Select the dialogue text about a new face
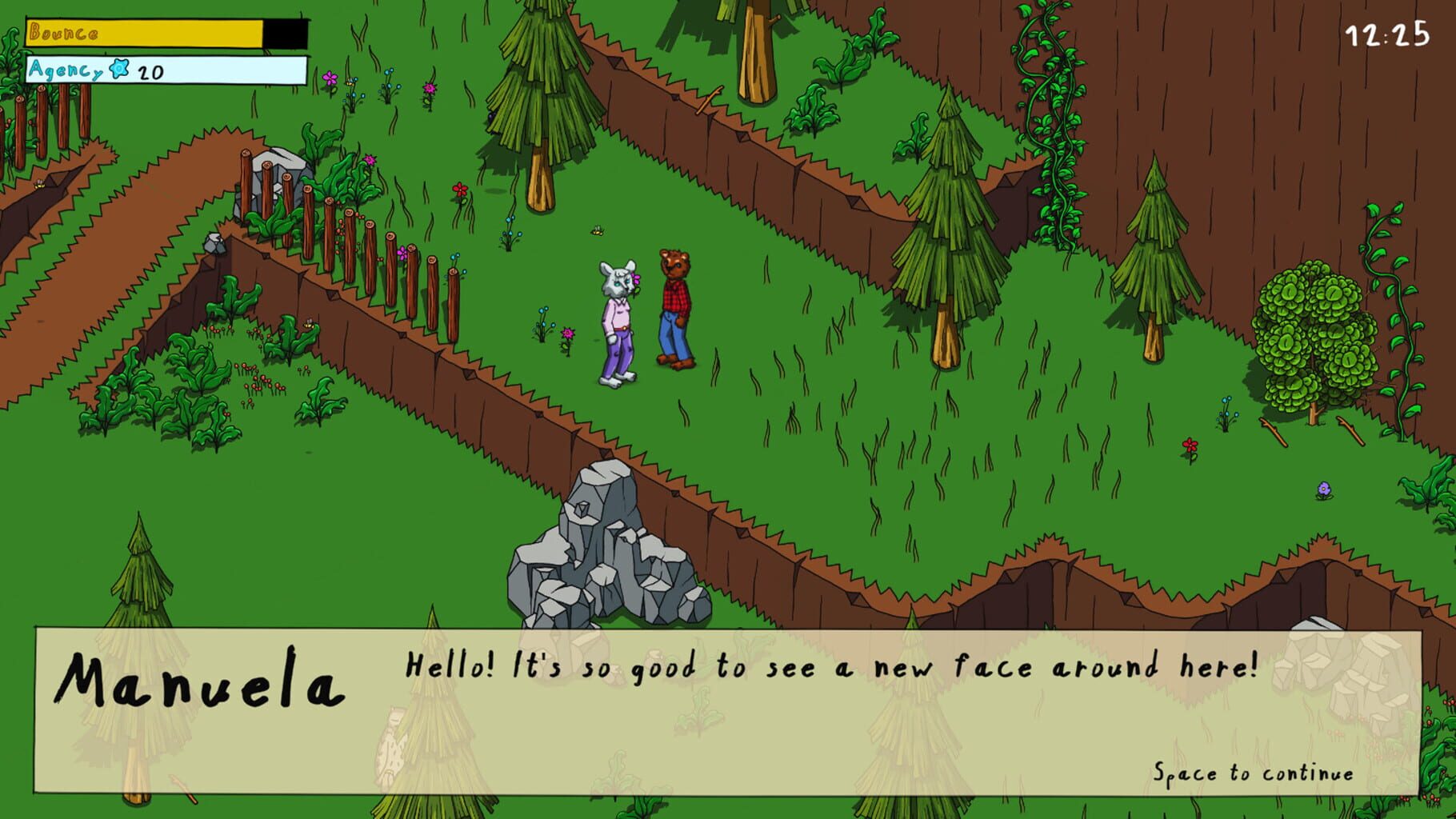This screenshot has height=819, width=1456. [832, 664]
